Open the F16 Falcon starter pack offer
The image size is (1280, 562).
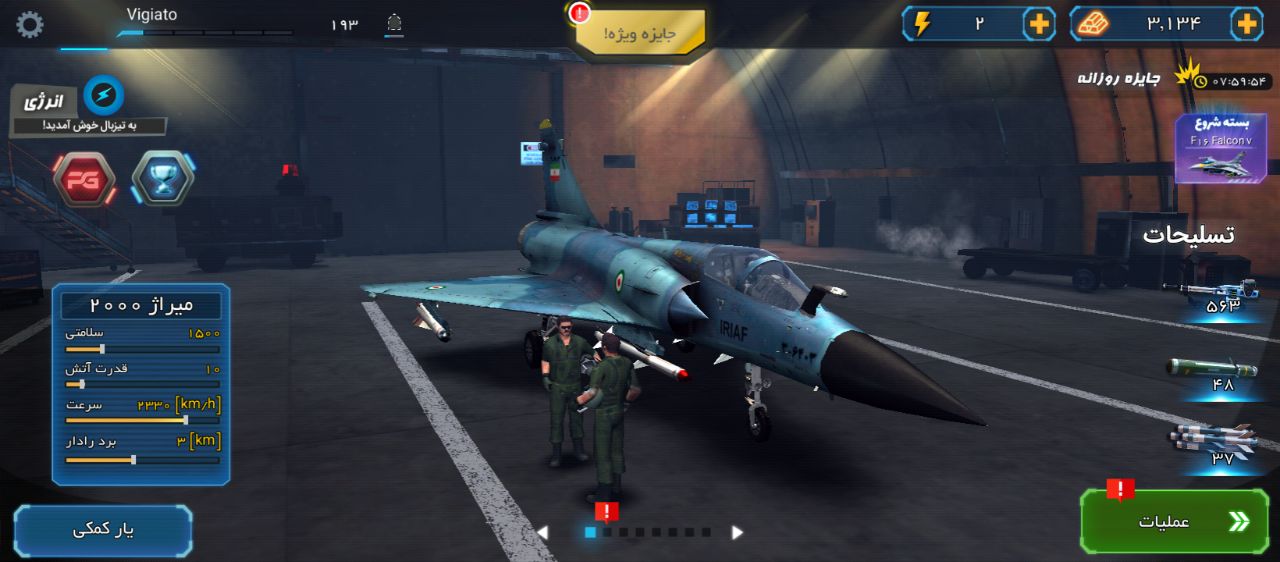(x=1220, y=148)
